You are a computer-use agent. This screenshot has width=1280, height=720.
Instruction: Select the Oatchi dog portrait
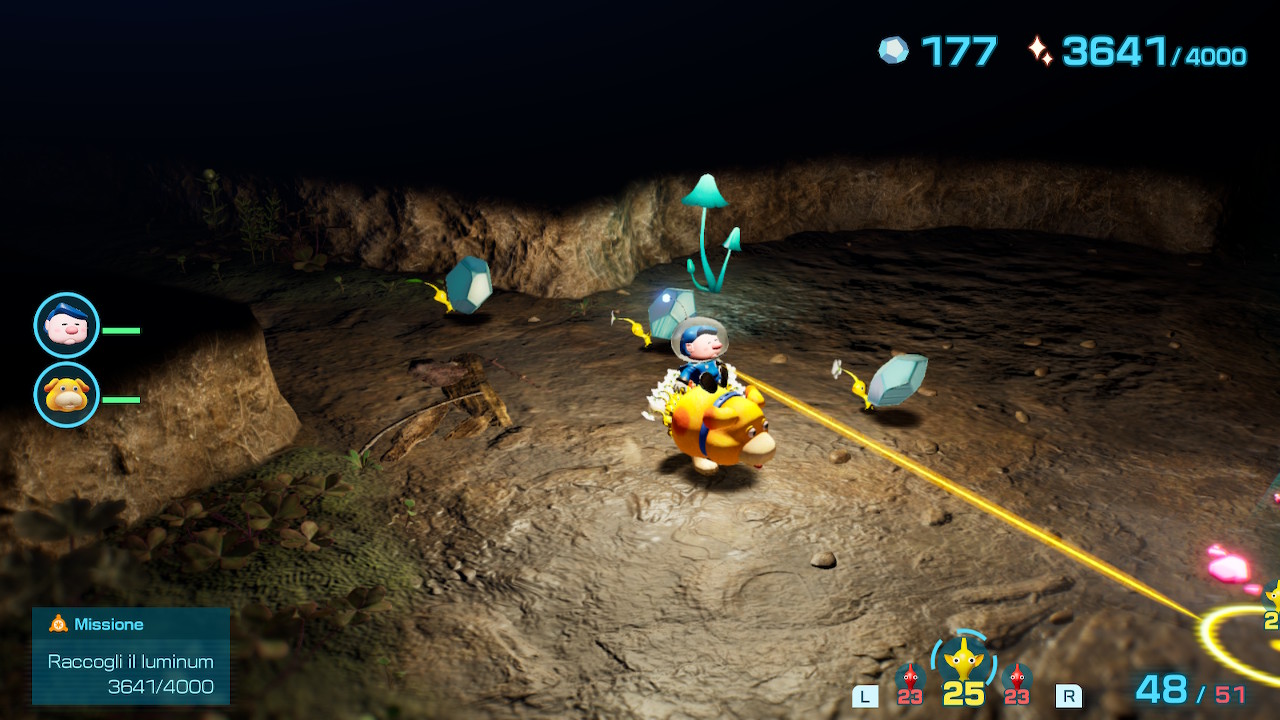(67, 395)
